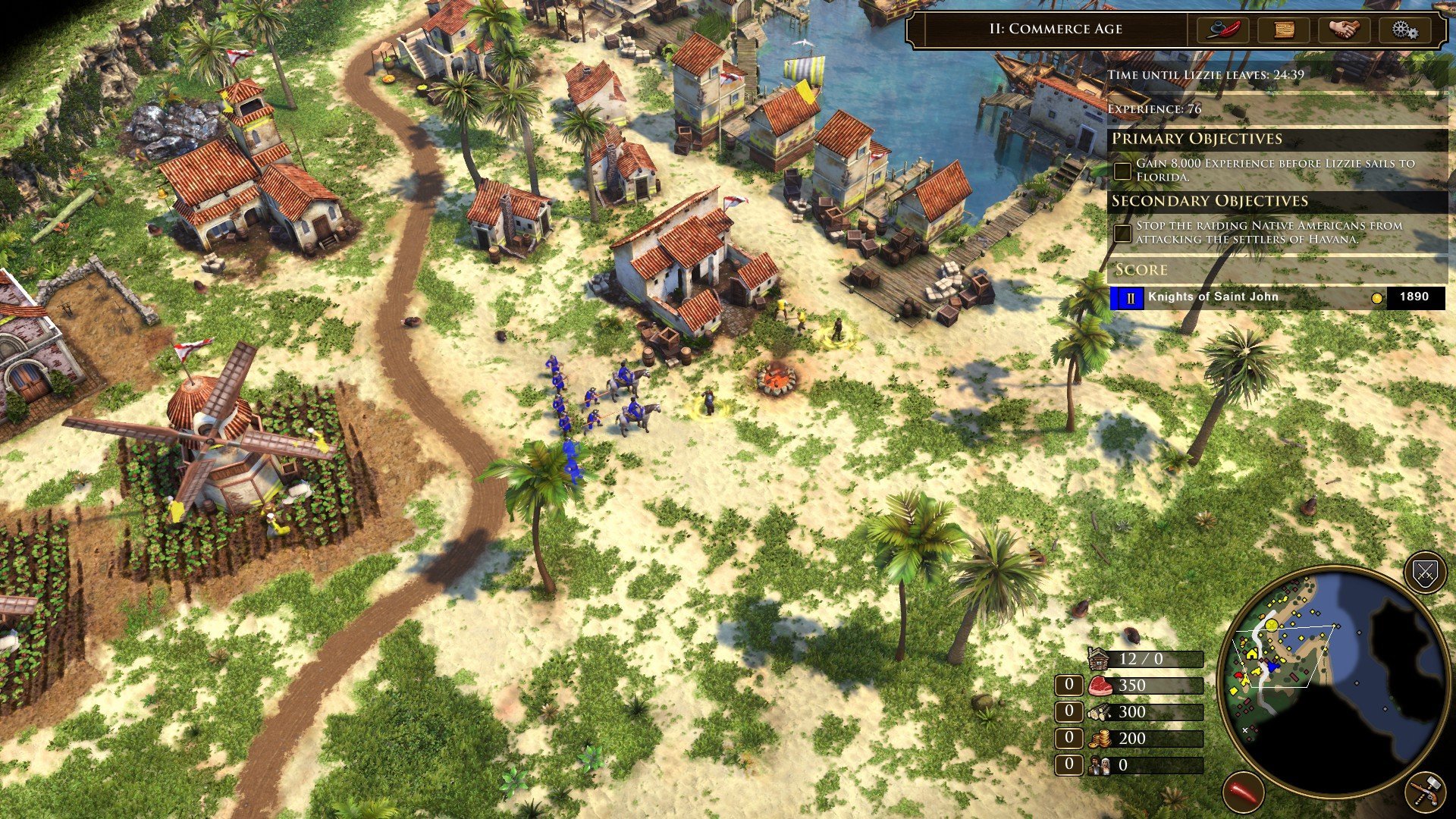Viewport: 1456px width, 819px height.
Task: Click the Knights of Saint John score row
Action: 1213,297
